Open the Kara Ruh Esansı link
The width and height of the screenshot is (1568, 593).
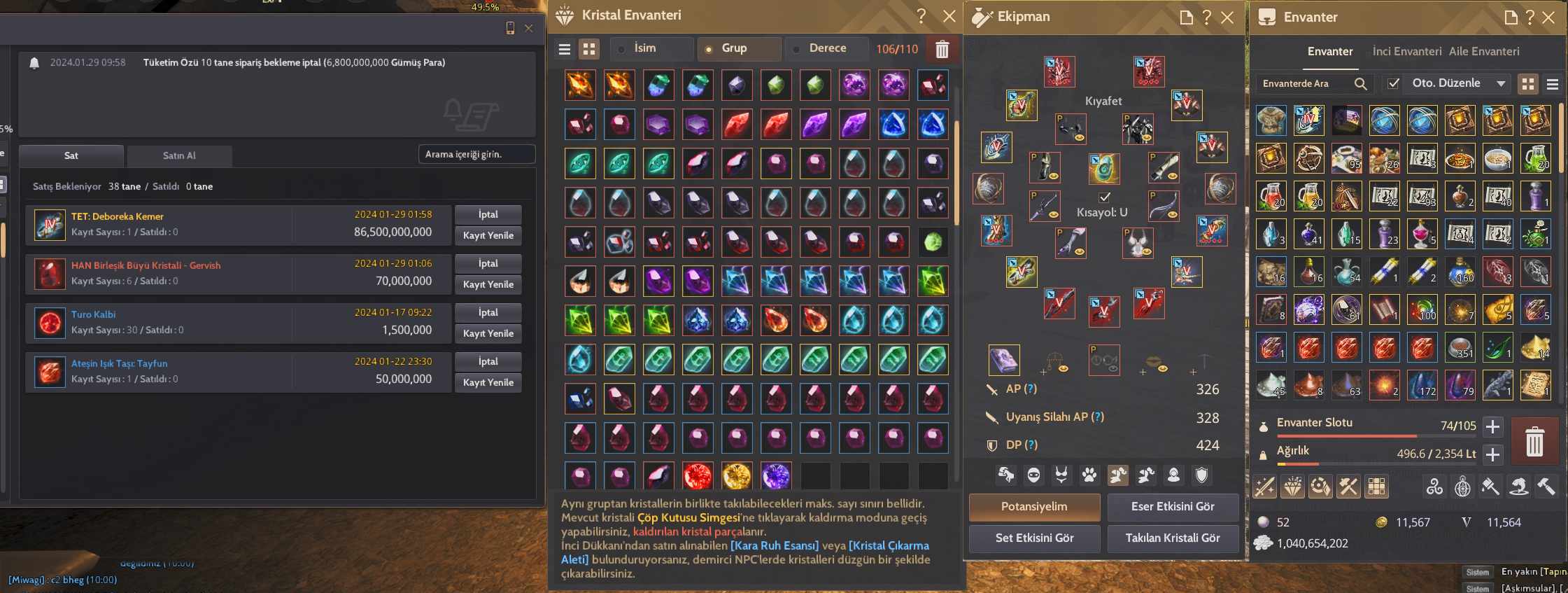coord(775,545)
